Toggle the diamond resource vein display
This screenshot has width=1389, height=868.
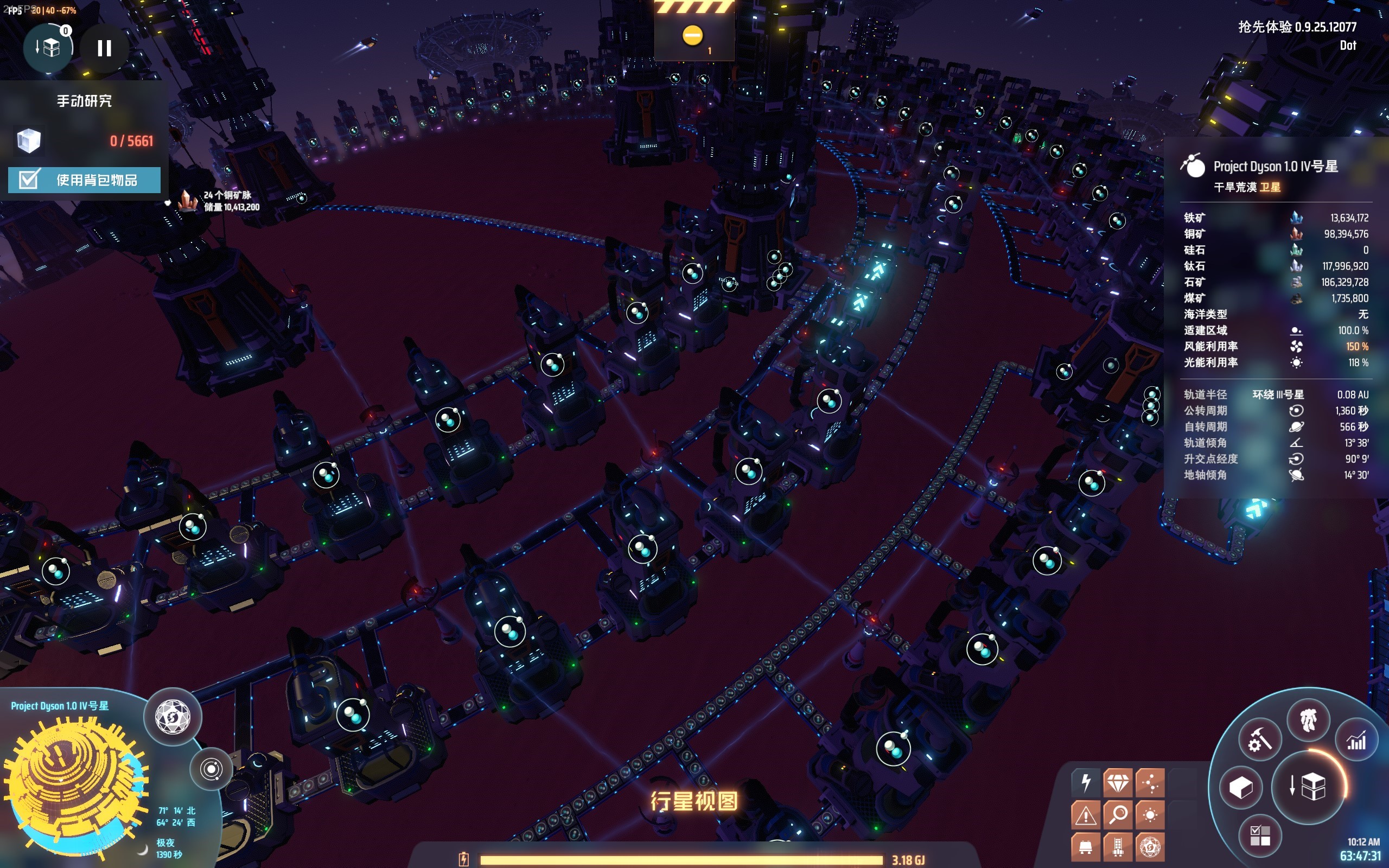click(1118, 782)
